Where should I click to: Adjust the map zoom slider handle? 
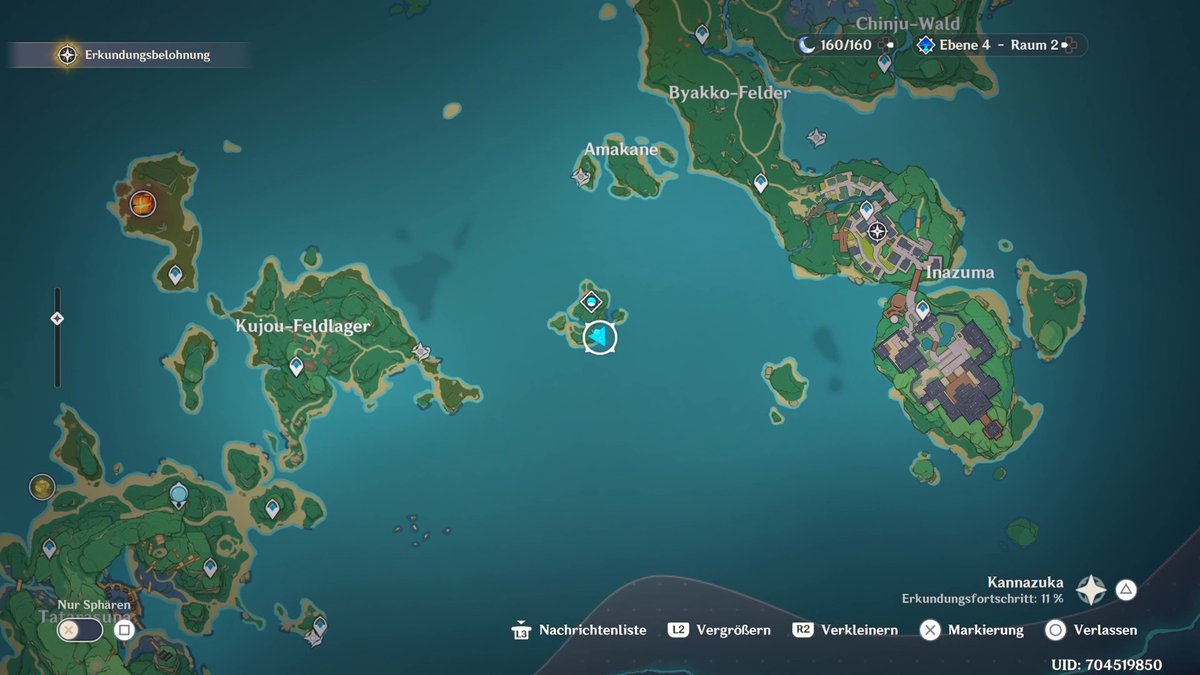[57, 319]
